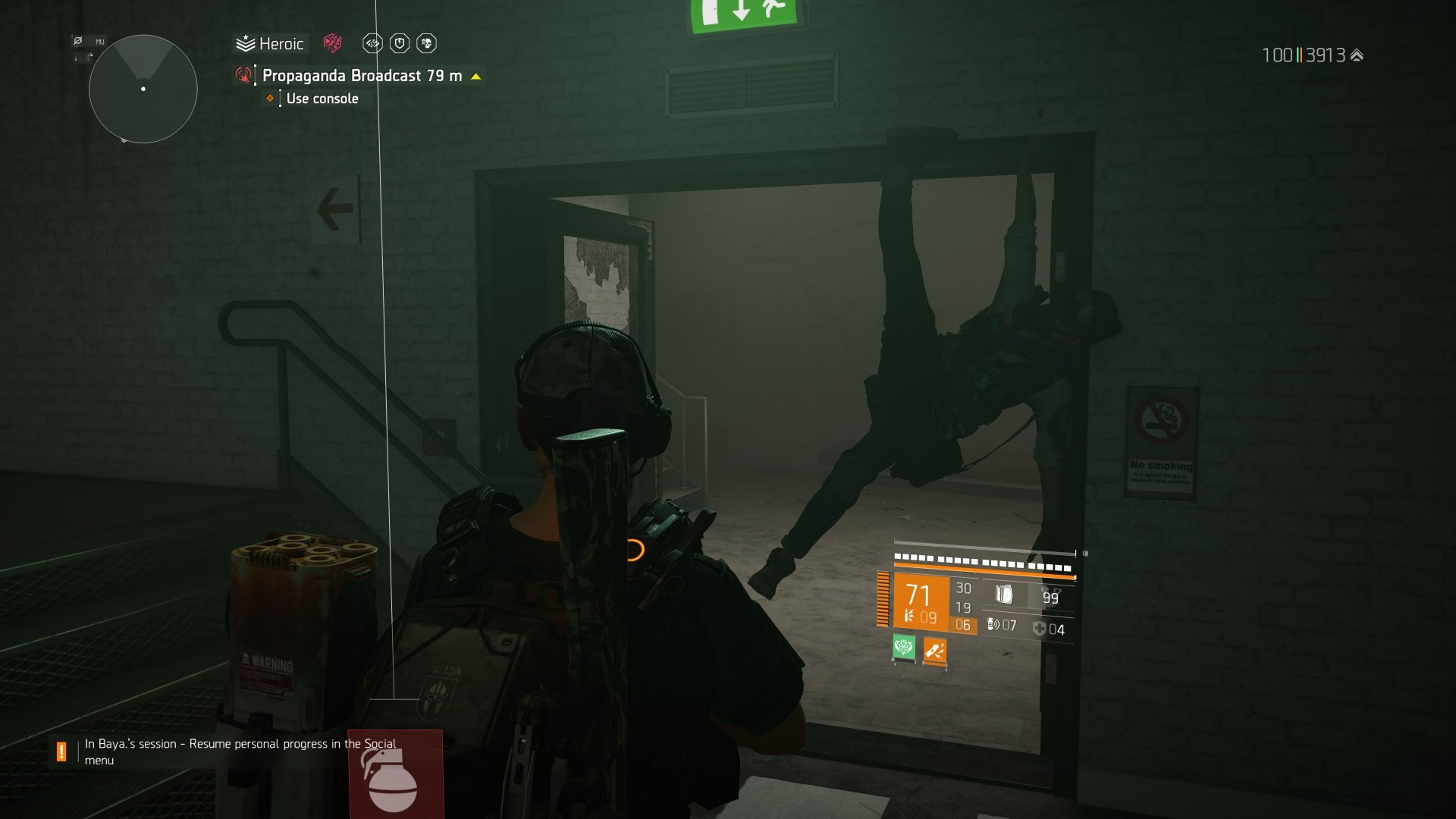
Task: Select the Heroic difficulty rank icon
Action: [x=244, y=43]
